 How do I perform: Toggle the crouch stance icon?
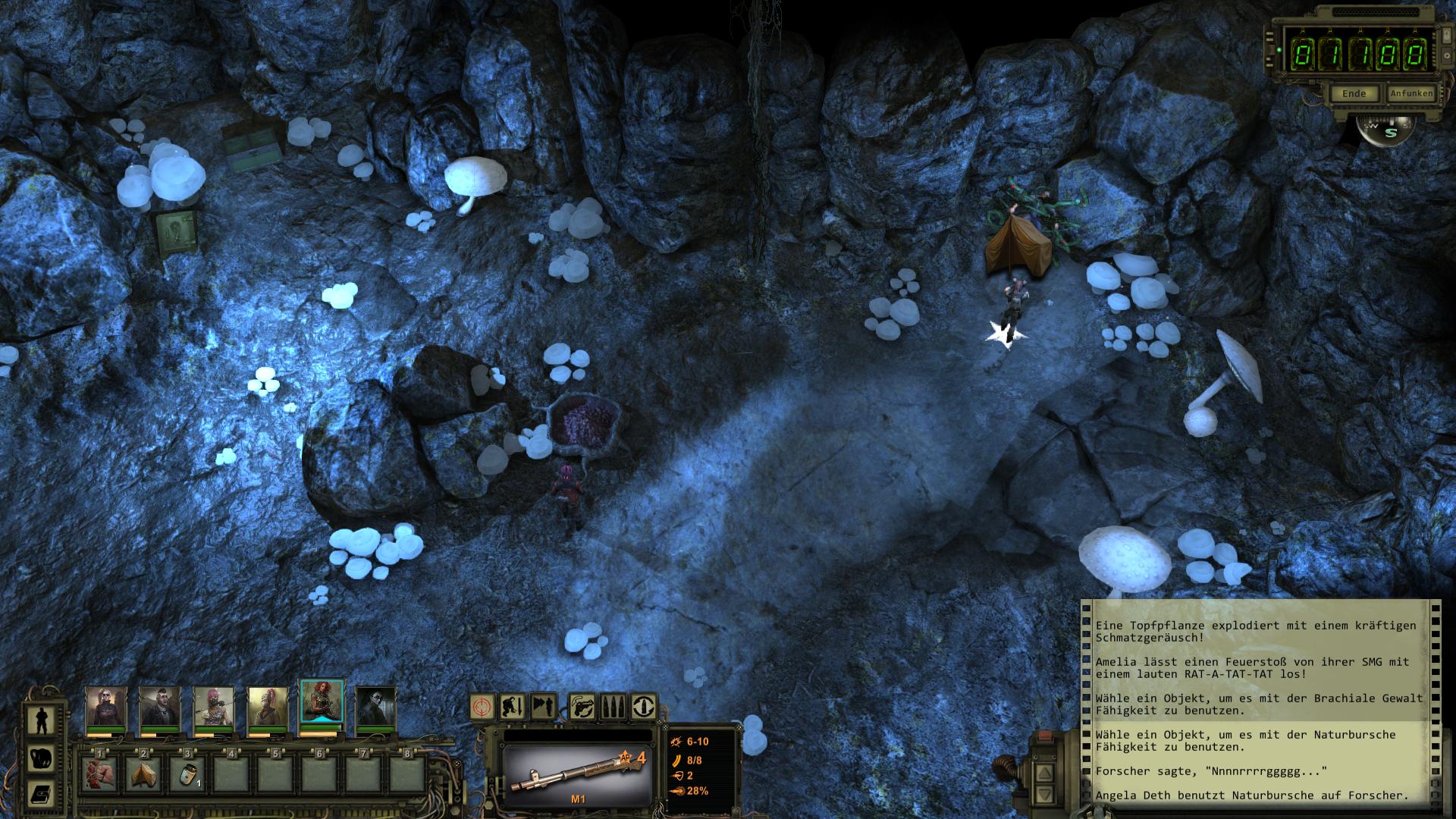click(513, 707)
